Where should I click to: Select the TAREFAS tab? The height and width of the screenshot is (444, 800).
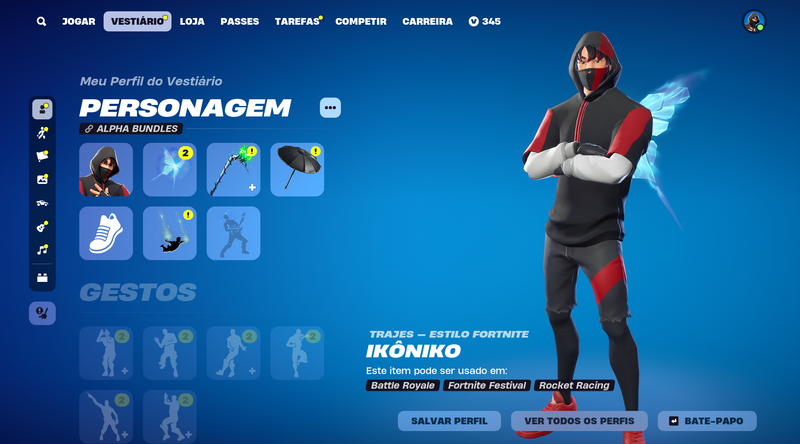(x=297, y=21)
